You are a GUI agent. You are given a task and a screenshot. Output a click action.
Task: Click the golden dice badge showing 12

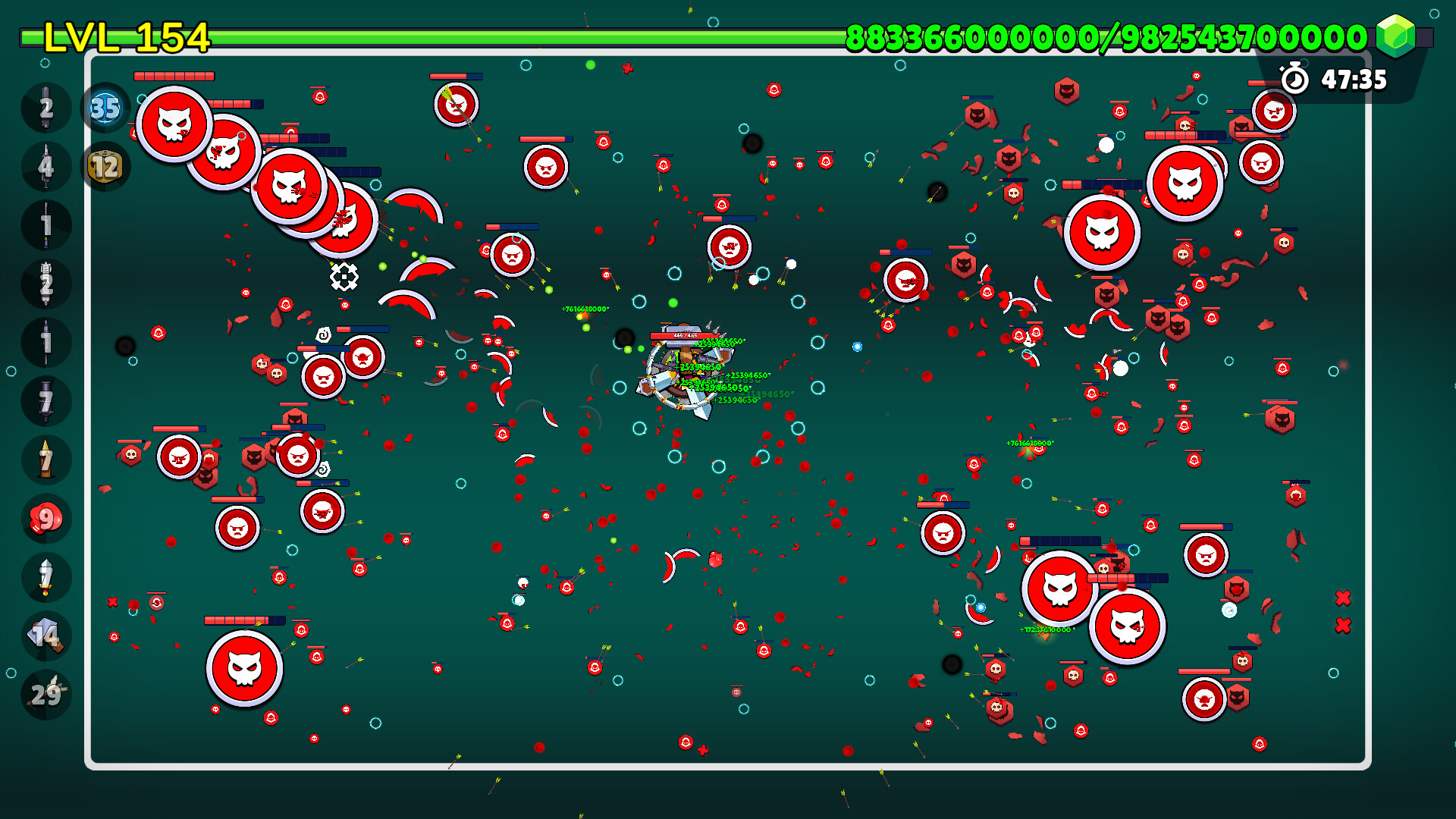104,165
